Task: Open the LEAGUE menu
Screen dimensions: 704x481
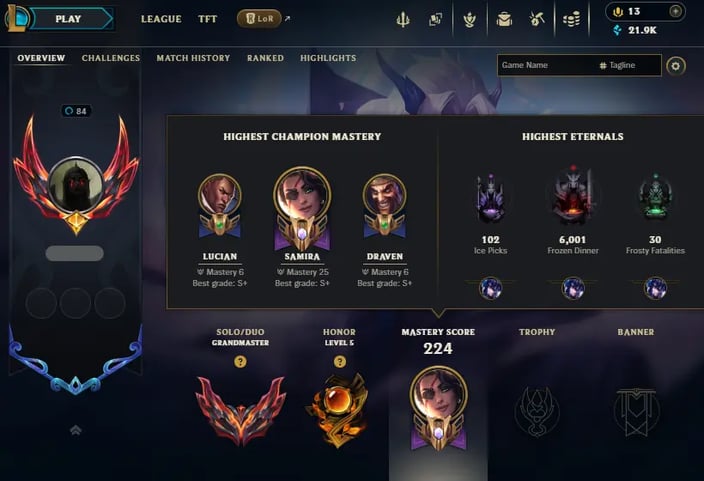Action: click(x=161, y=19)
